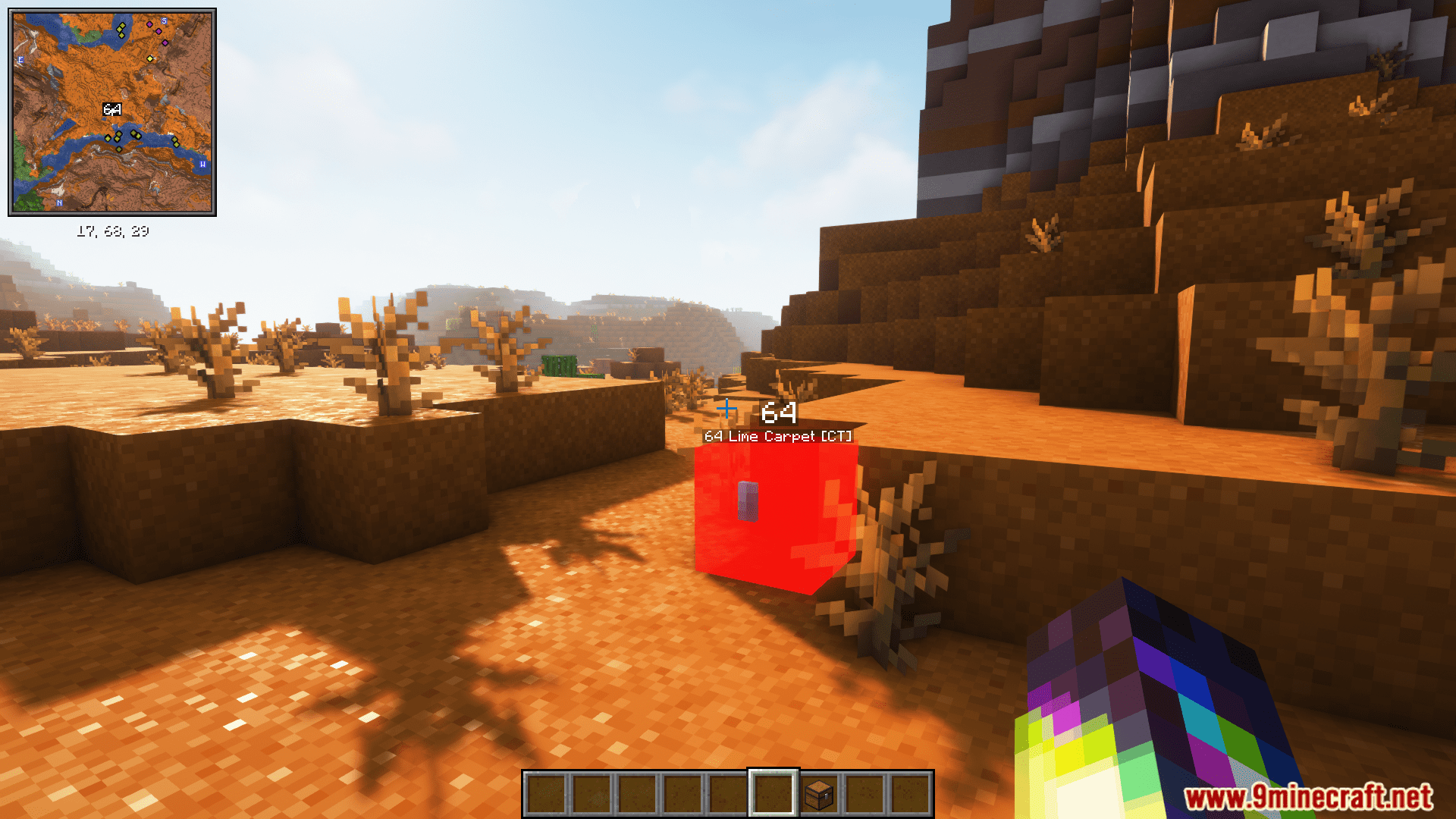Click the "64 Lime Carpet [CT]" label
Screen dimensions: 1456x819
coord(778,436)
